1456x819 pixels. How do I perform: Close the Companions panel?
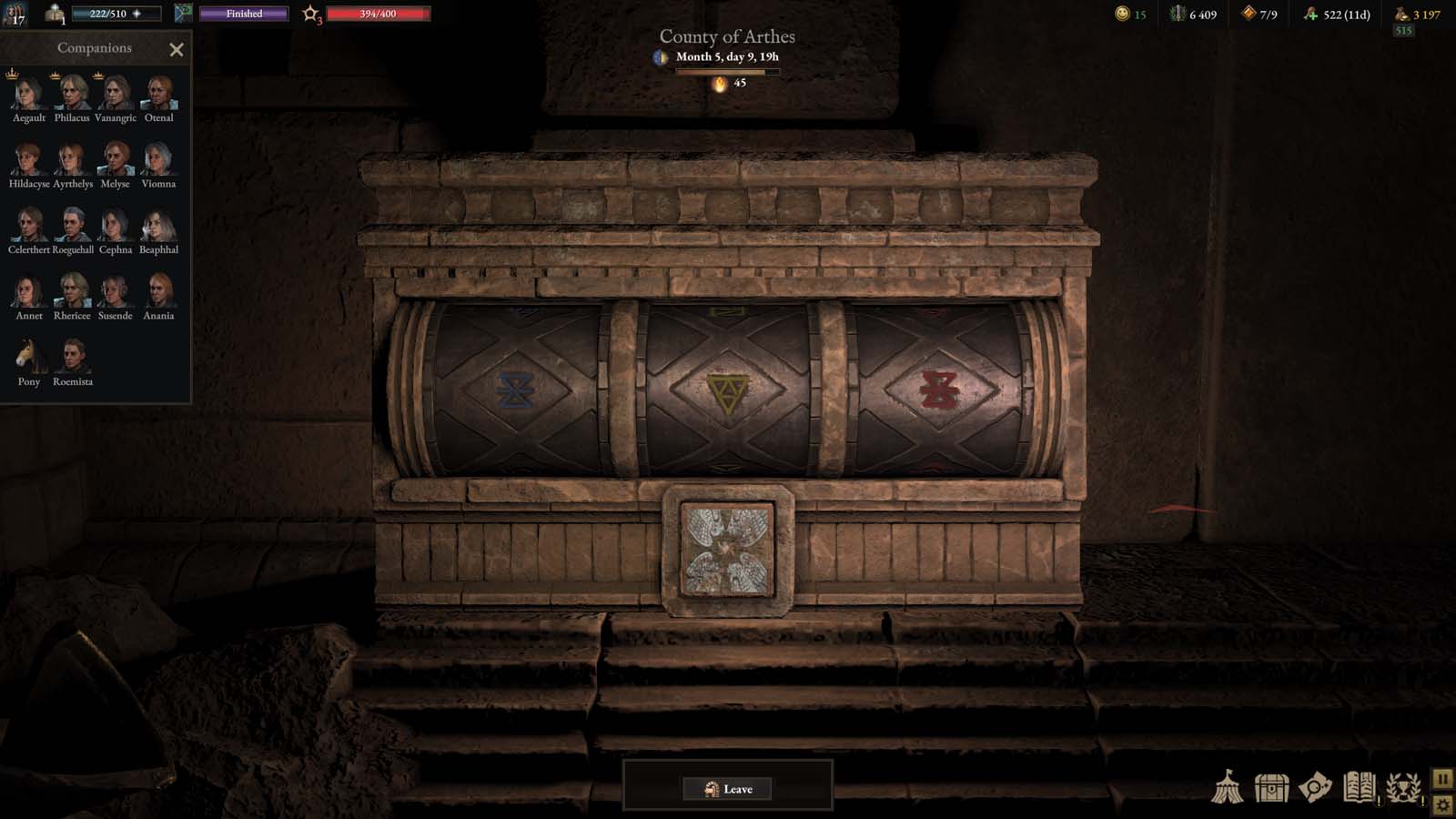pos(177,49)
